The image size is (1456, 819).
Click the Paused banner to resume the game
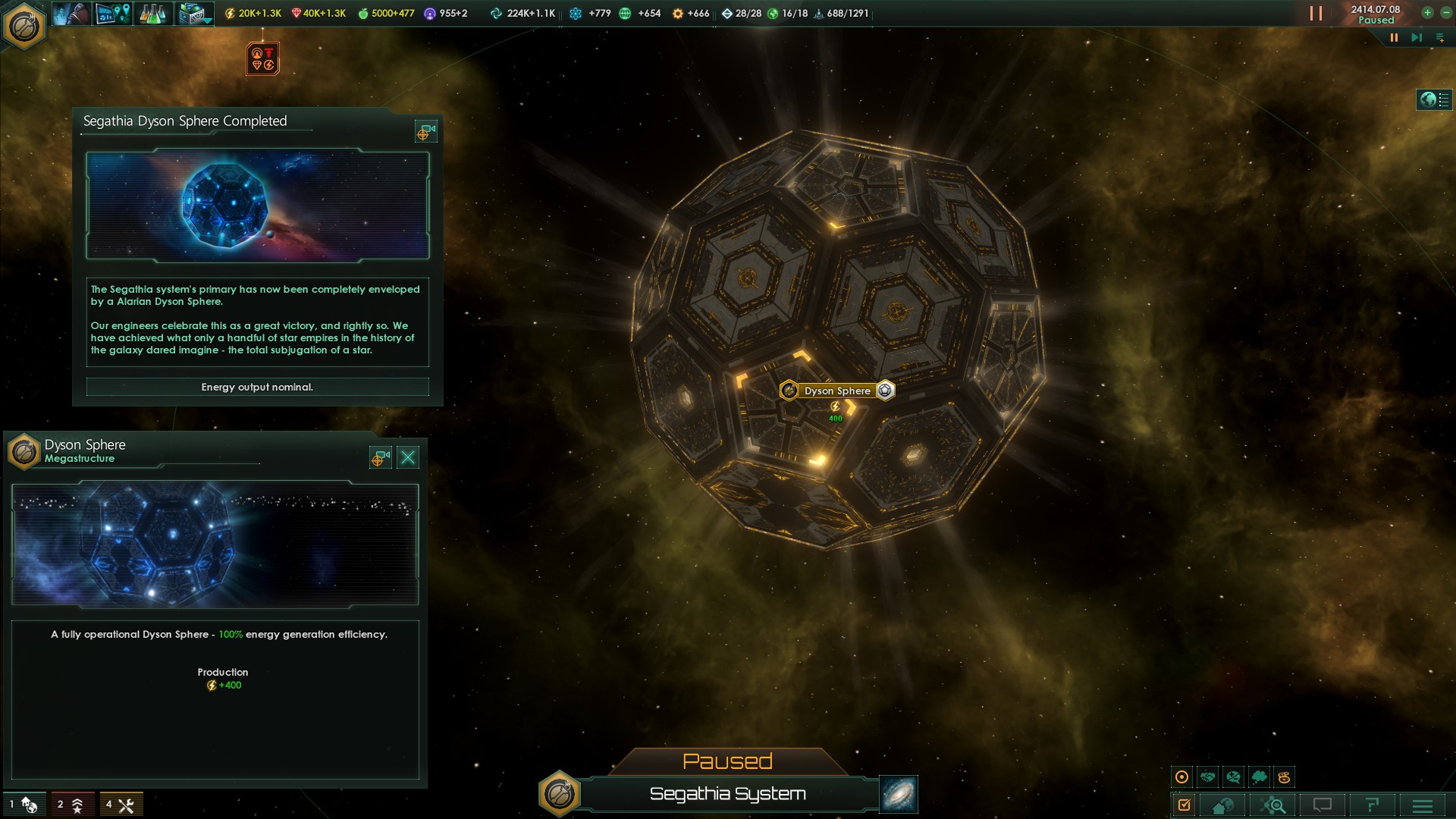point(728,761)
